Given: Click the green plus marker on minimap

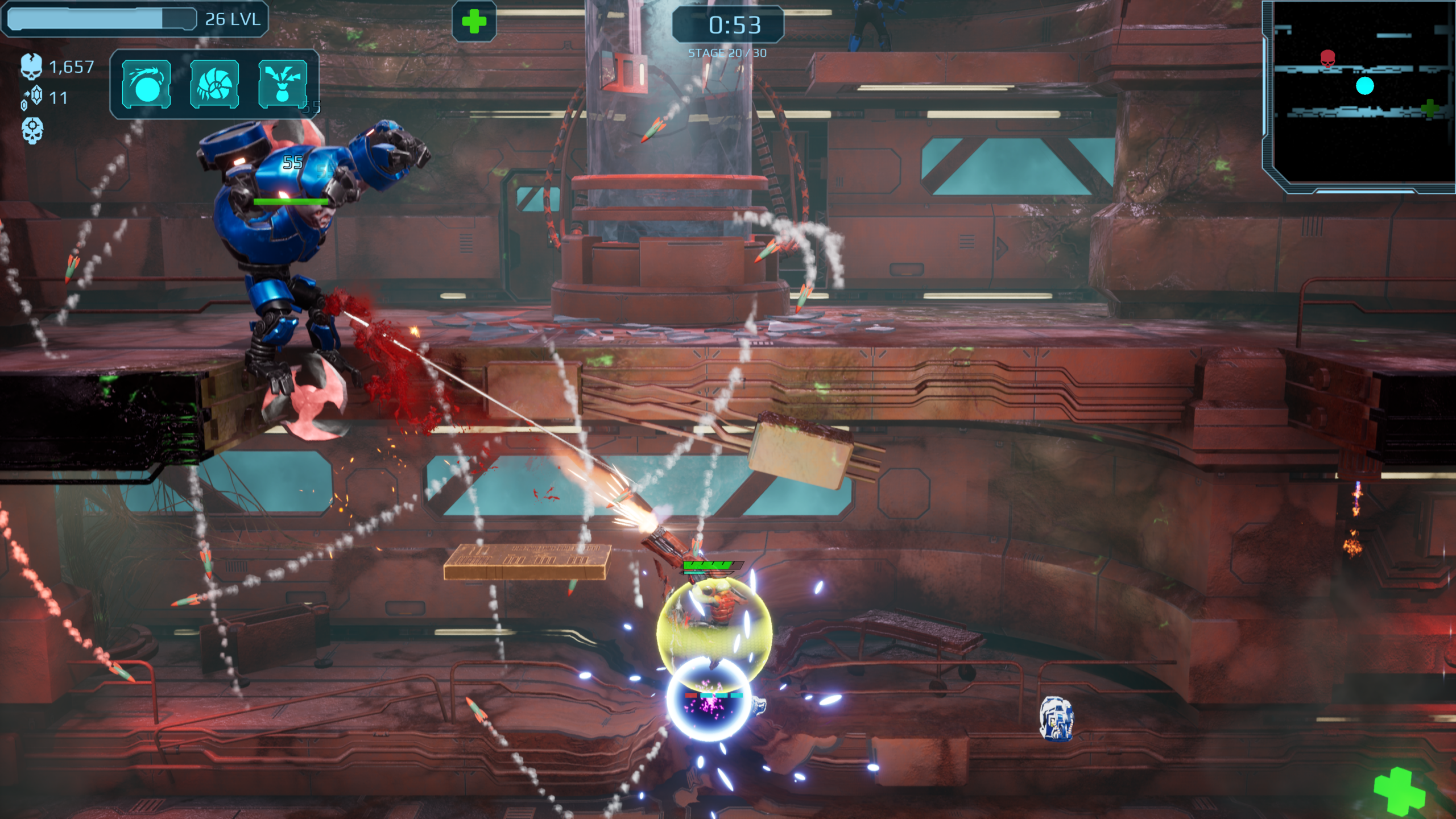Looking at the screenshot, I should pos(1430,107).
